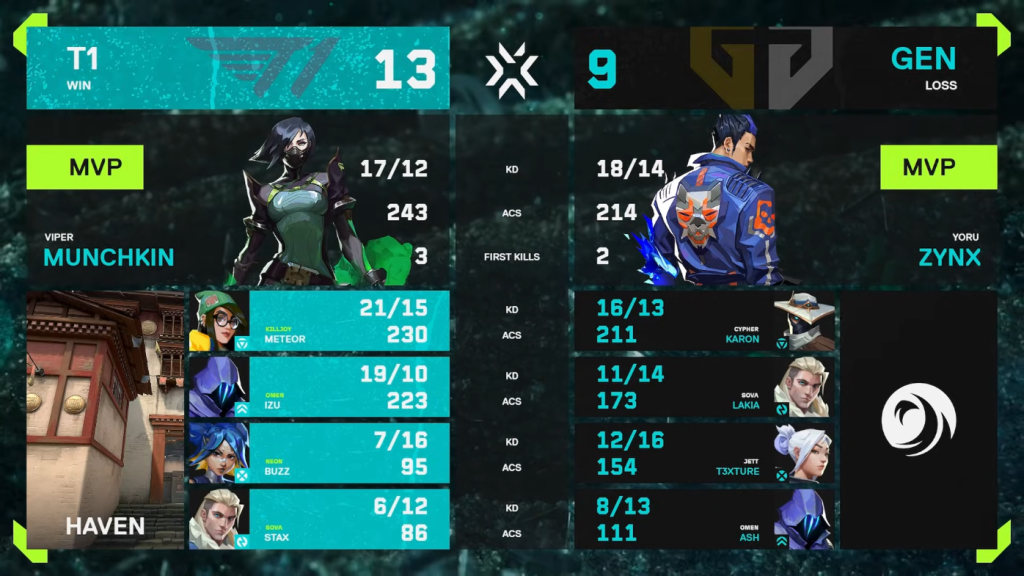Open the T1 team header

coord(237,68)
